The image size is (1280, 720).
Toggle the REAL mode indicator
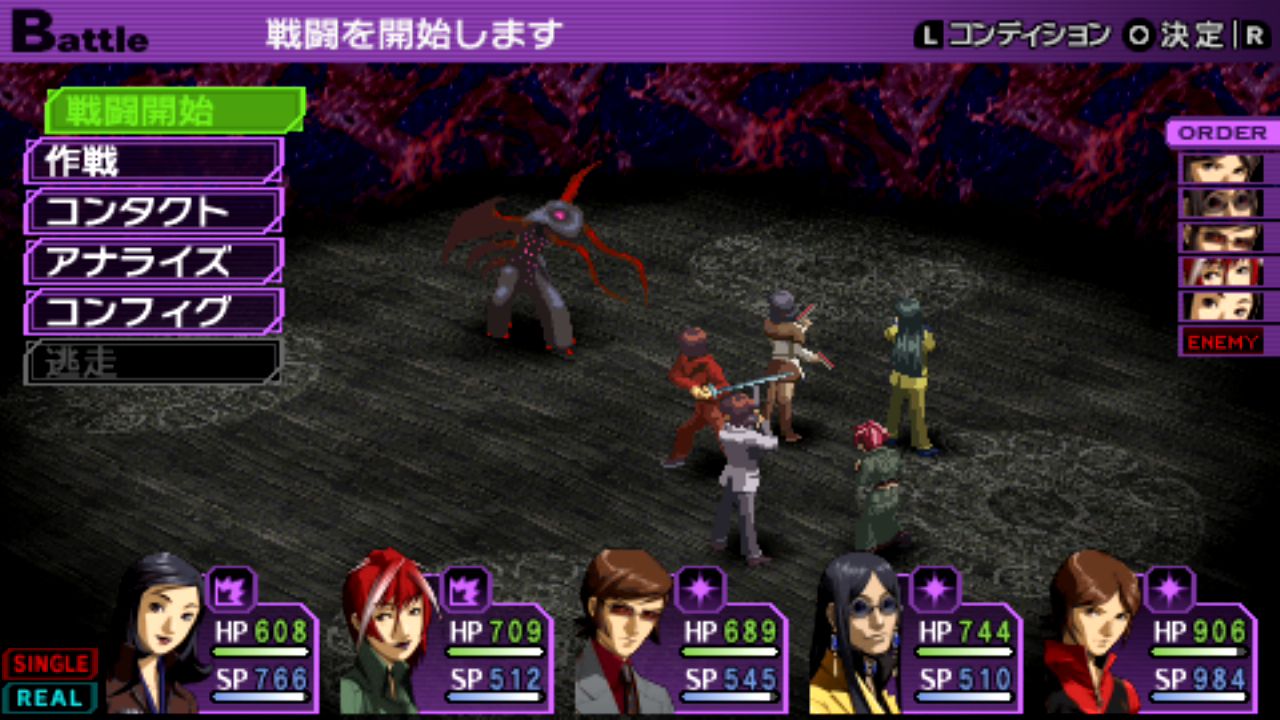pos(49,698)
